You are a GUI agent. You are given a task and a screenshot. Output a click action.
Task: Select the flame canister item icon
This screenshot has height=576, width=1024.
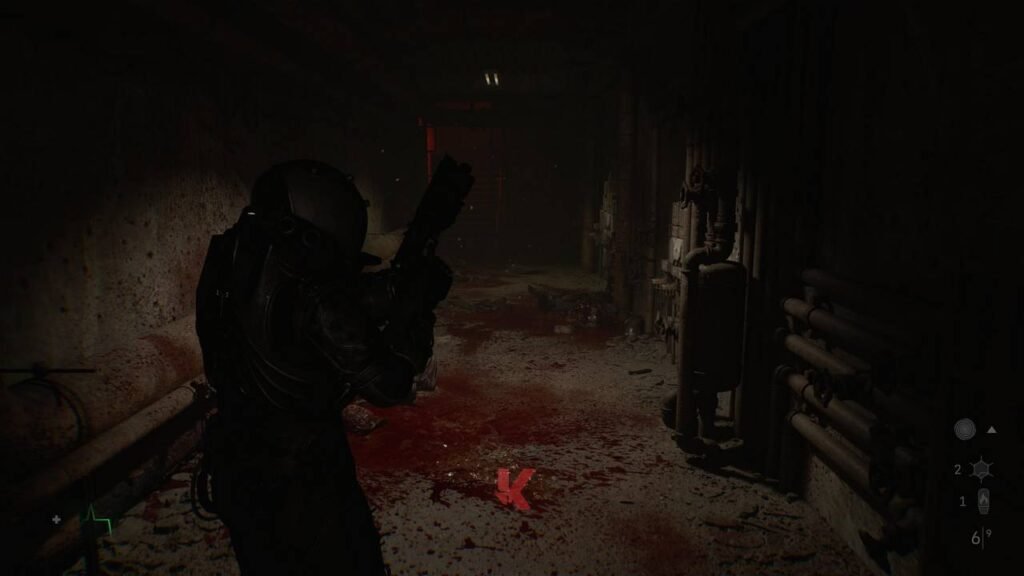click(x=983, y=500)
